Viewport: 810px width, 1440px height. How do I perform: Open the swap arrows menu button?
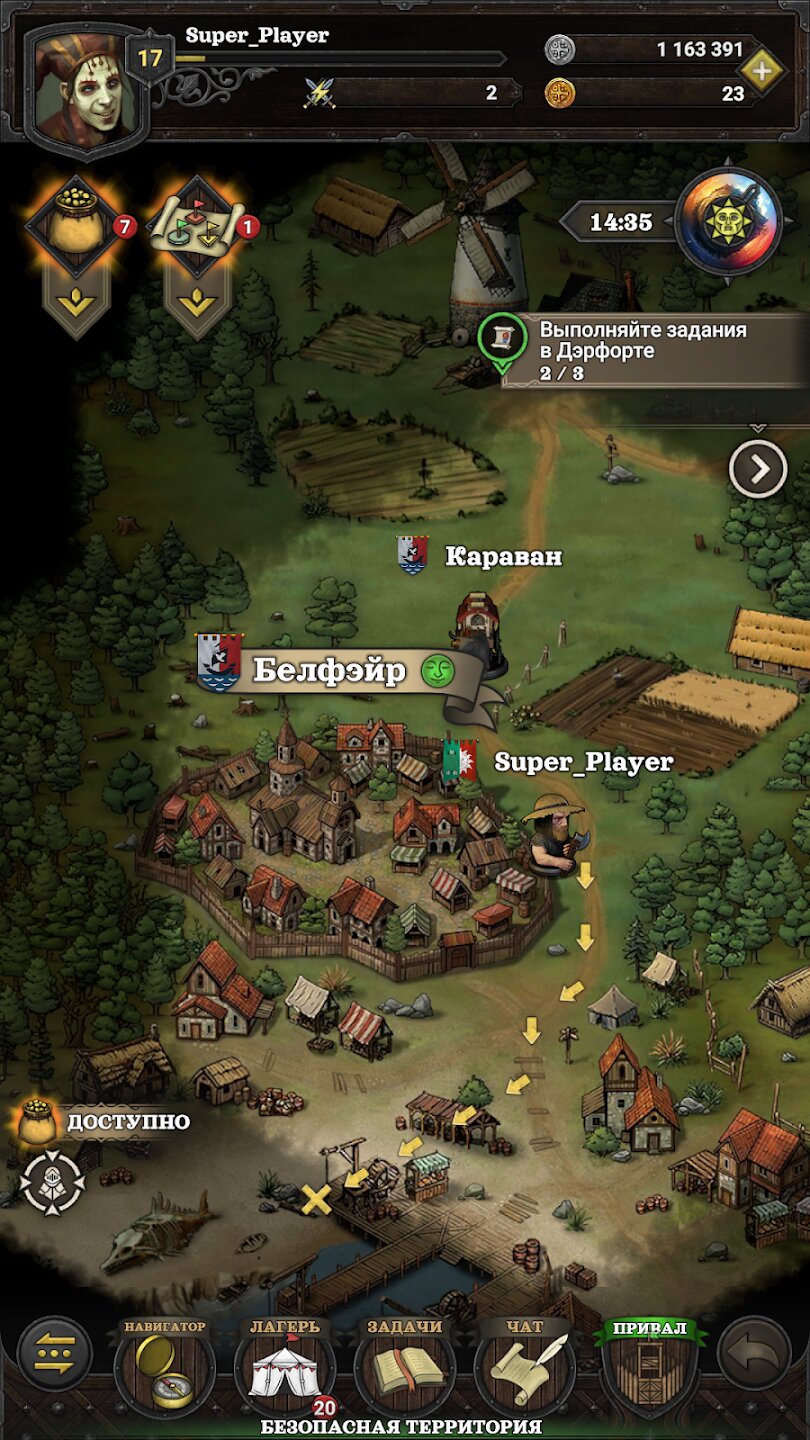[x=55, y=1355]
